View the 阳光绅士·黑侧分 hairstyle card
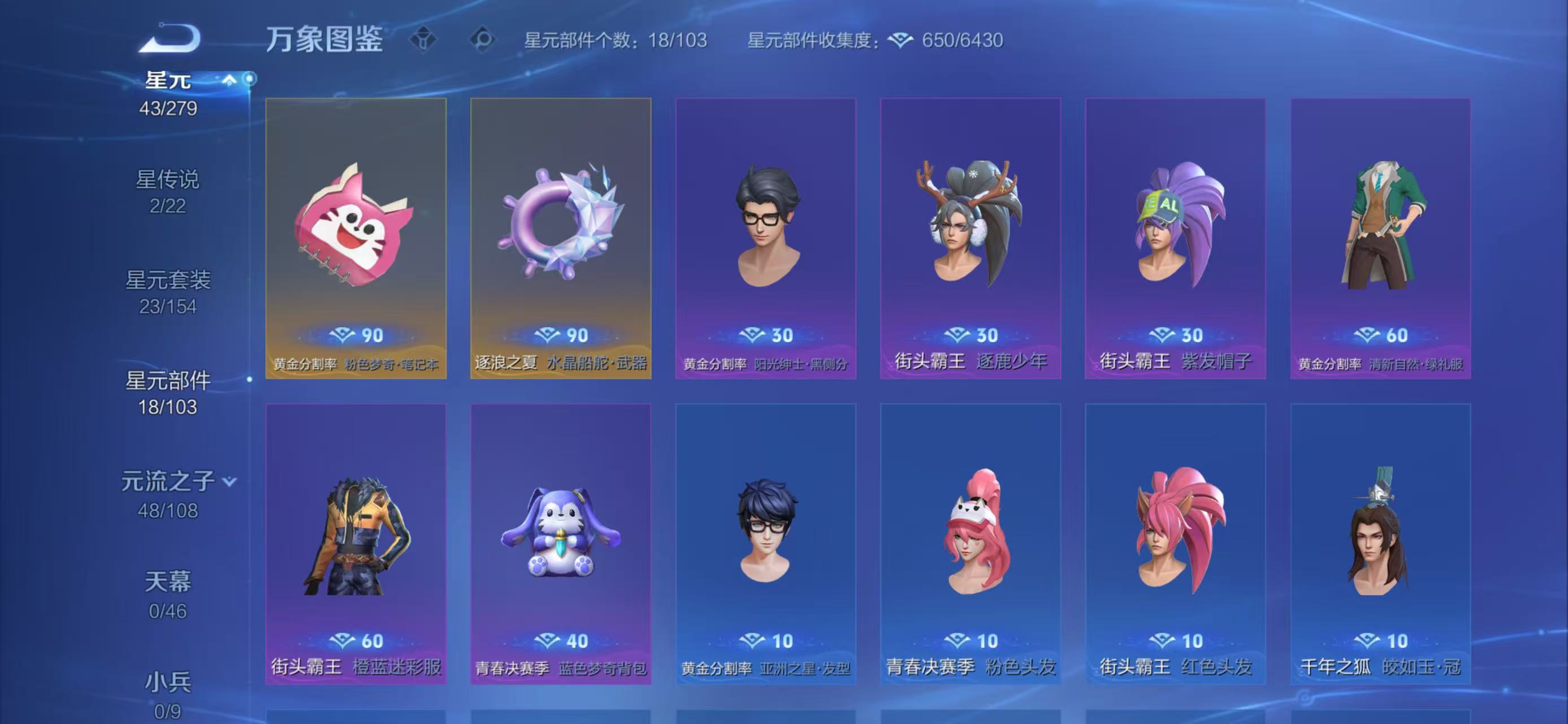Image resolution: width=1568 pixels, height=724 pixels. coord(766,238)
